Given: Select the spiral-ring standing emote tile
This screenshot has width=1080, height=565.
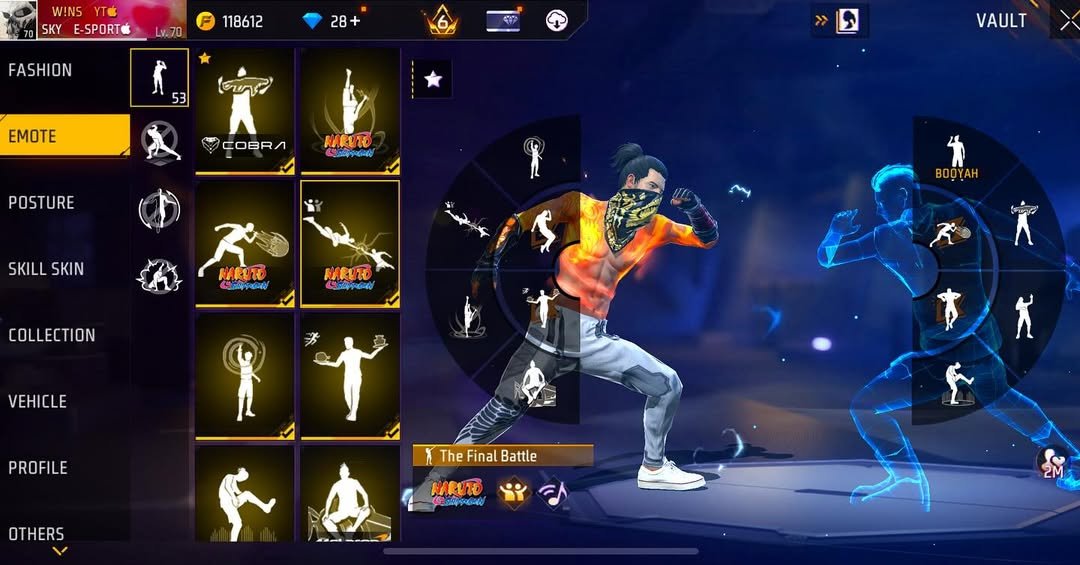Looking at the screenshot, I should [x=245, y=376].
